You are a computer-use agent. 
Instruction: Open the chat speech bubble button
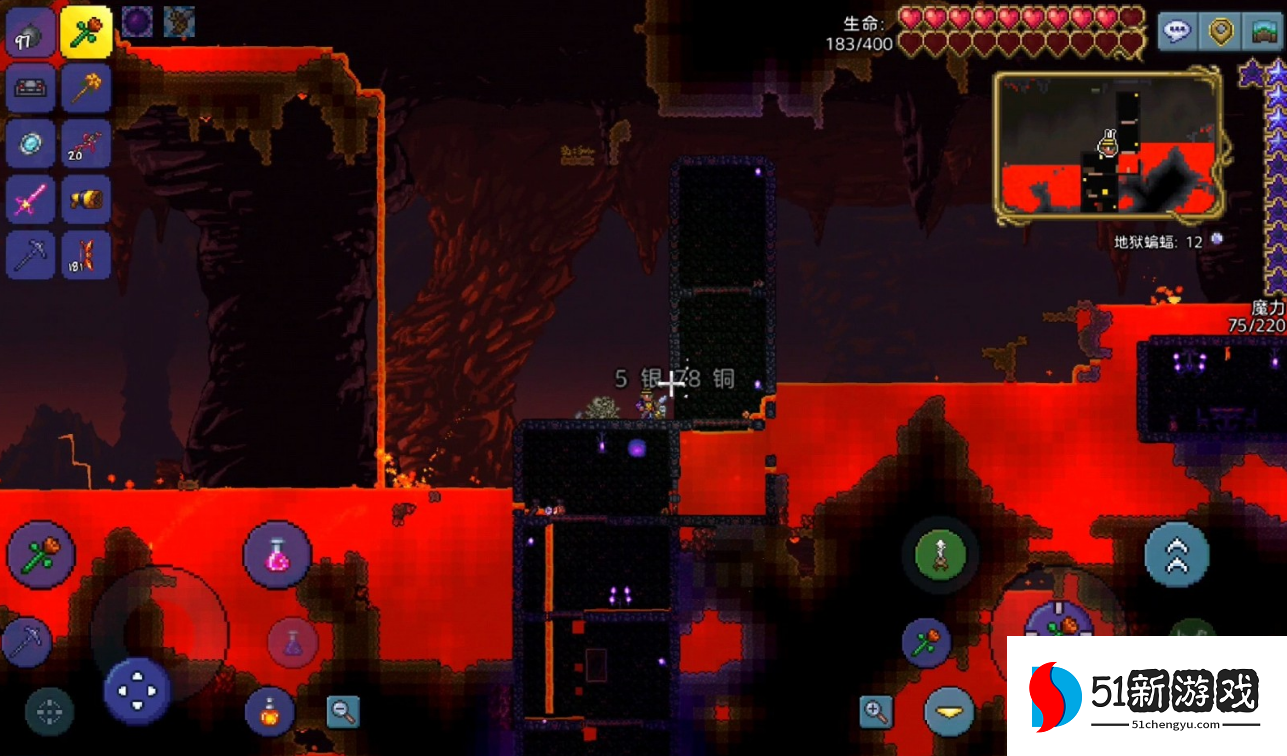[x=1178, y=32]
